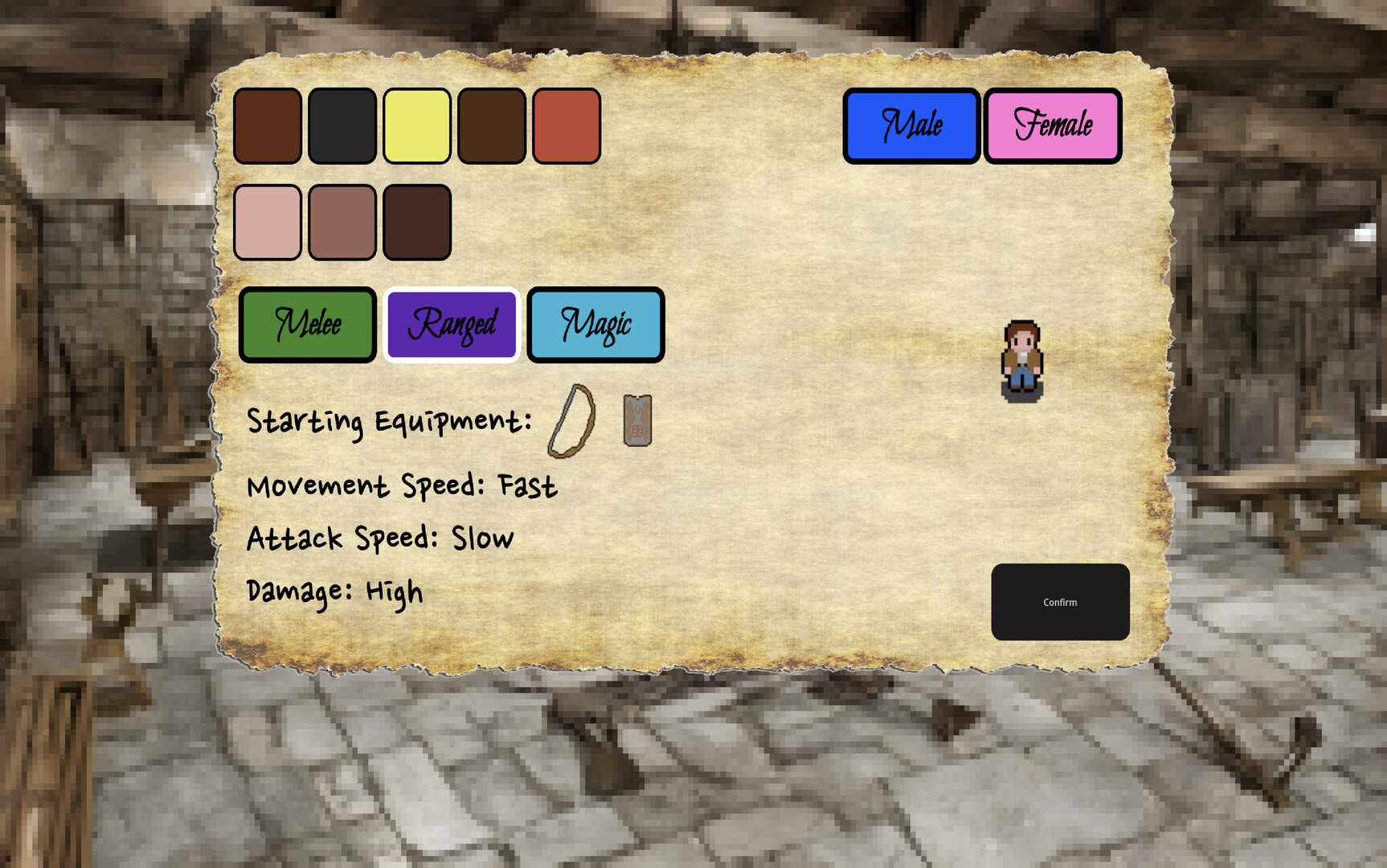
Task: Choose the darkest skin tone swatch
Action: pos(417,222)
